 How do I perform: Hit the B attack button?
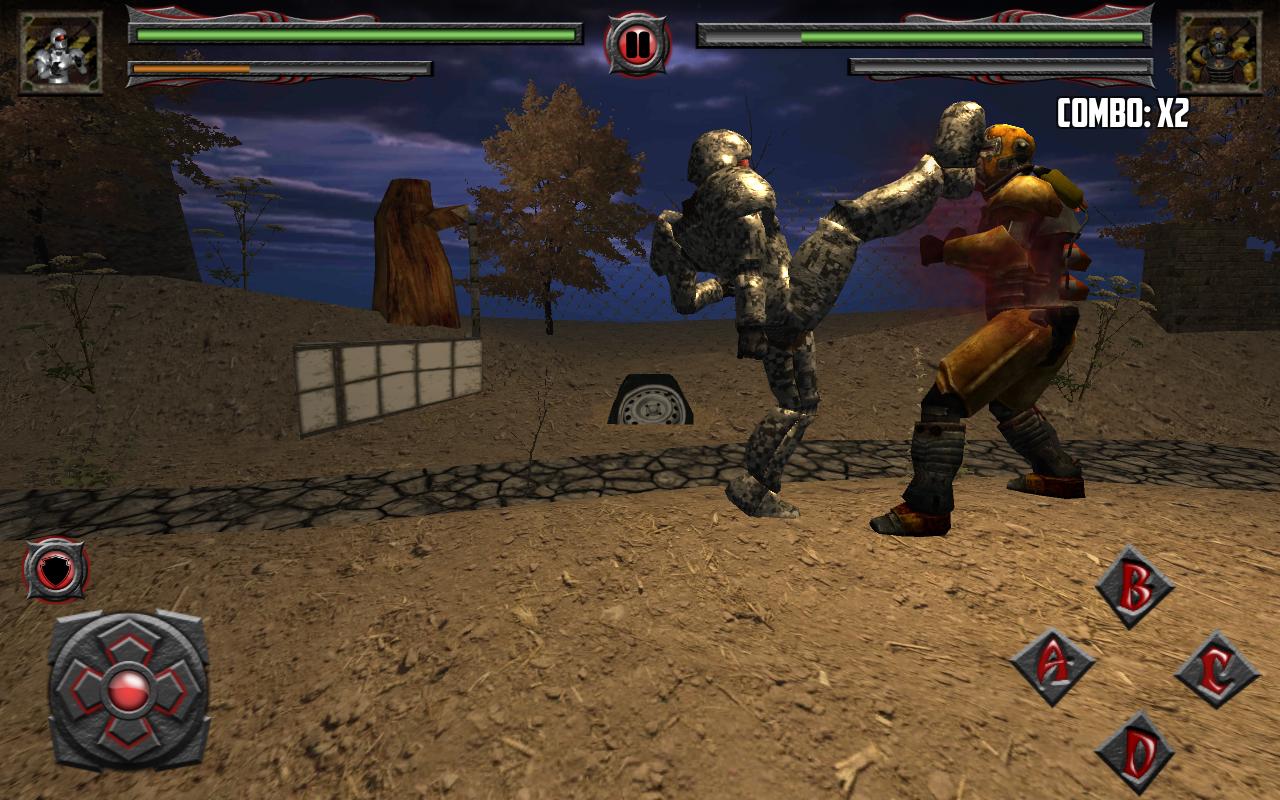[x=1135, y=586]
